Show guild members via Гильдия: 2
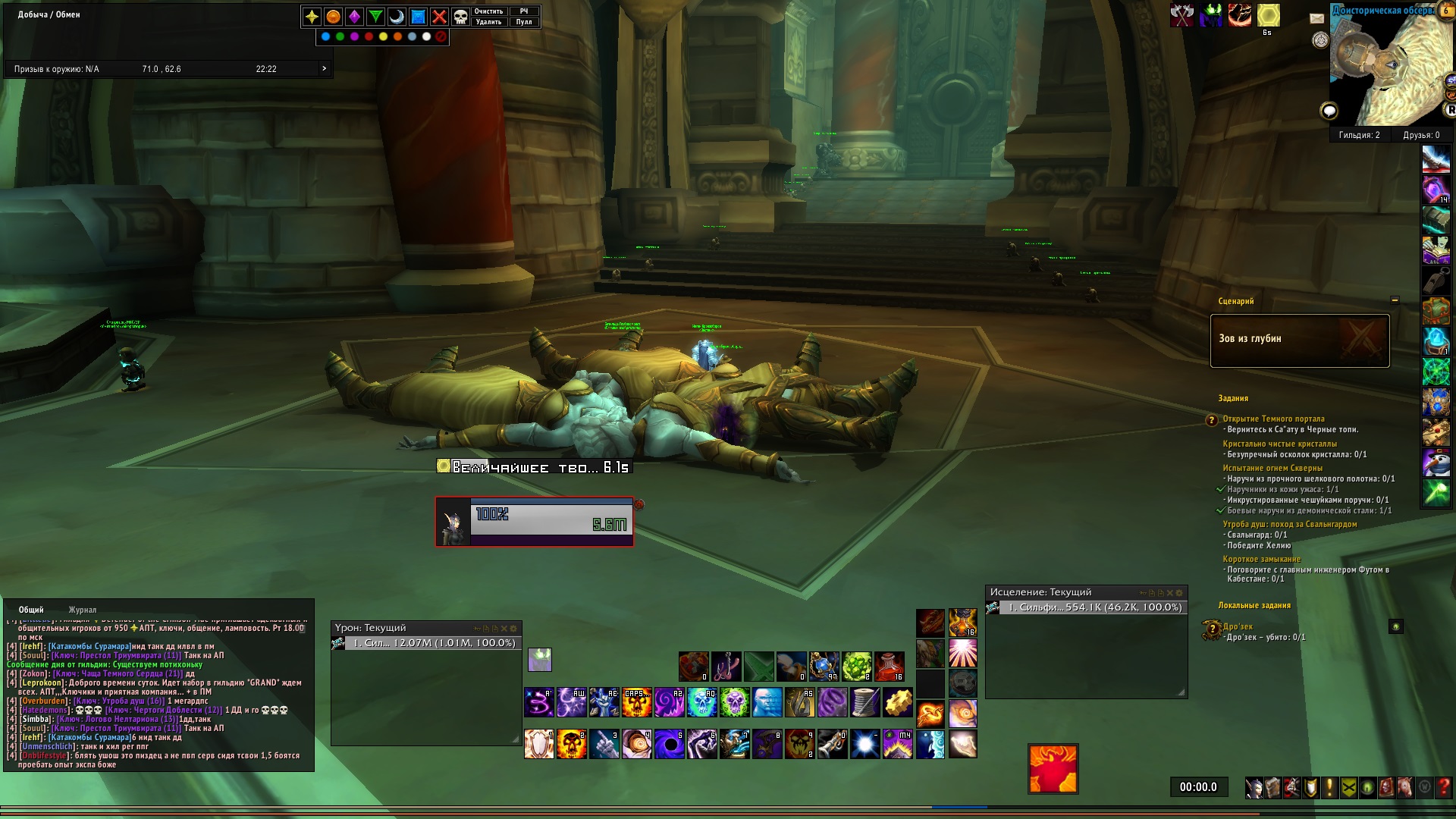Screen dimensions: 1456x819 coord(1359,135)
